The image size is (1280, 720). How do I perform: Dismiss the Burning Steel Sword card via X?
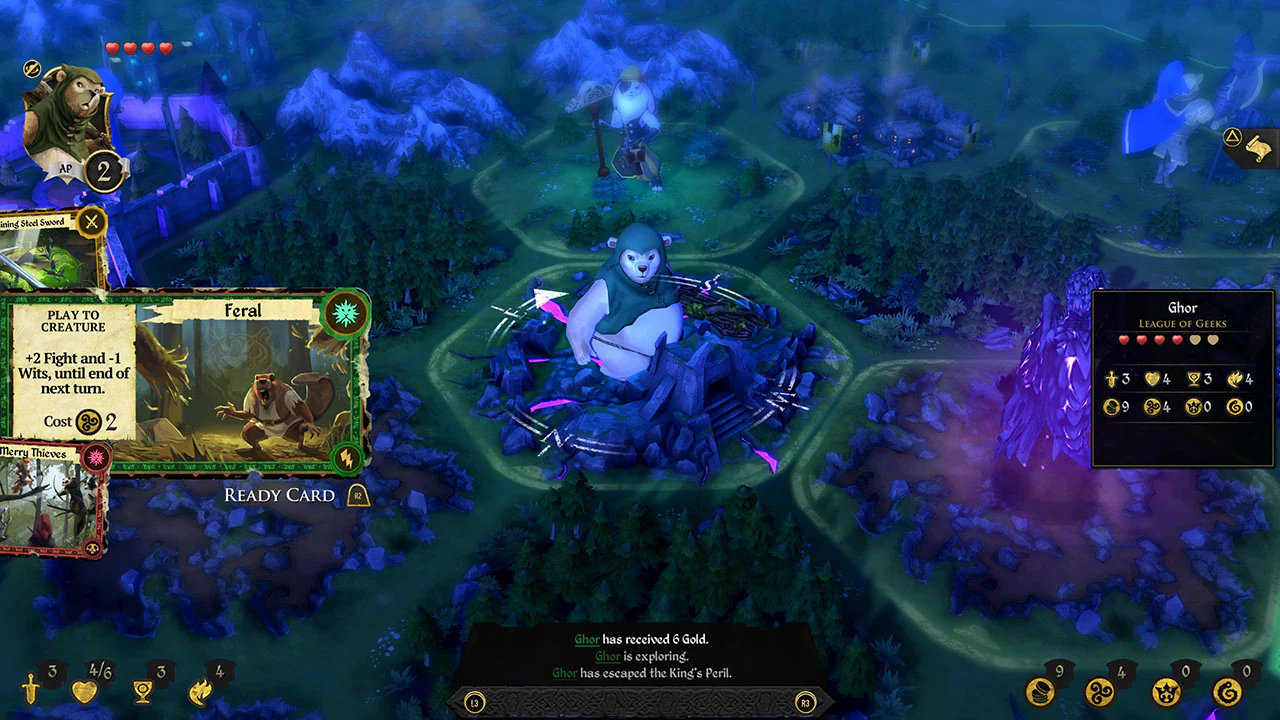tap(91, 222)
